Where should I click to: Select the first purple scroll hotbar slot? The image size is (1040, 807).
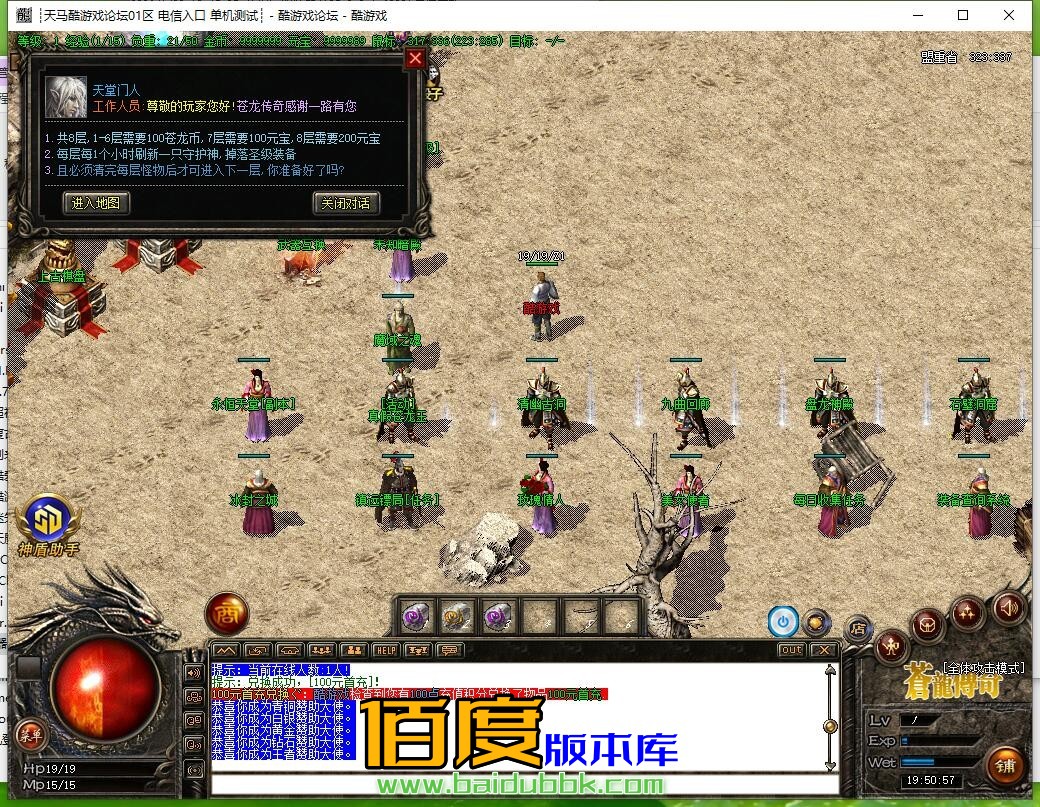click(416, 616)
